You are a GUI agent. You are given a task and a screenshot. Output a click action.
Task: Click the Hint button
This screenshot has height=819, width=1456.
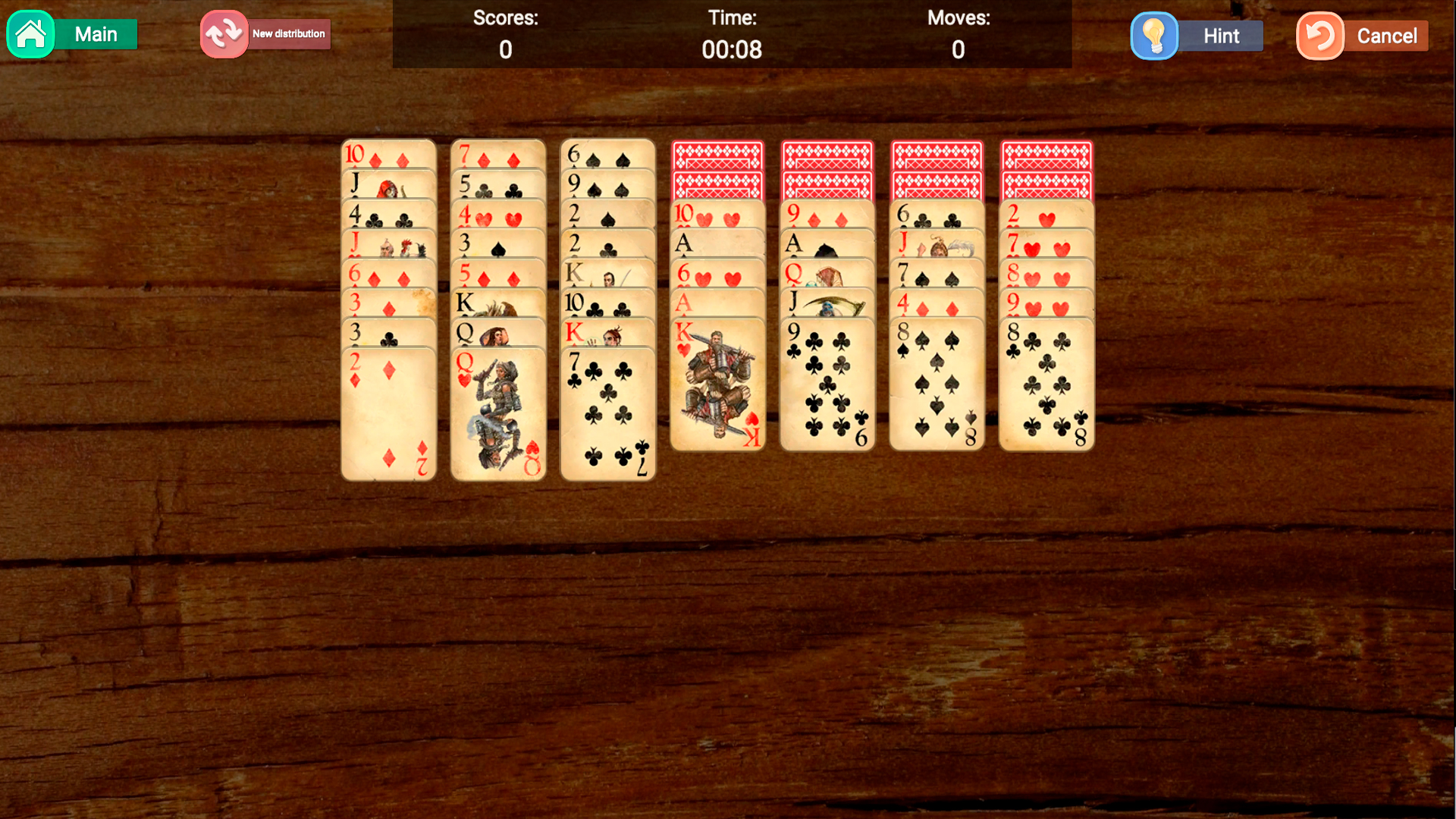pyautogui.click(x=1219, y=35)
